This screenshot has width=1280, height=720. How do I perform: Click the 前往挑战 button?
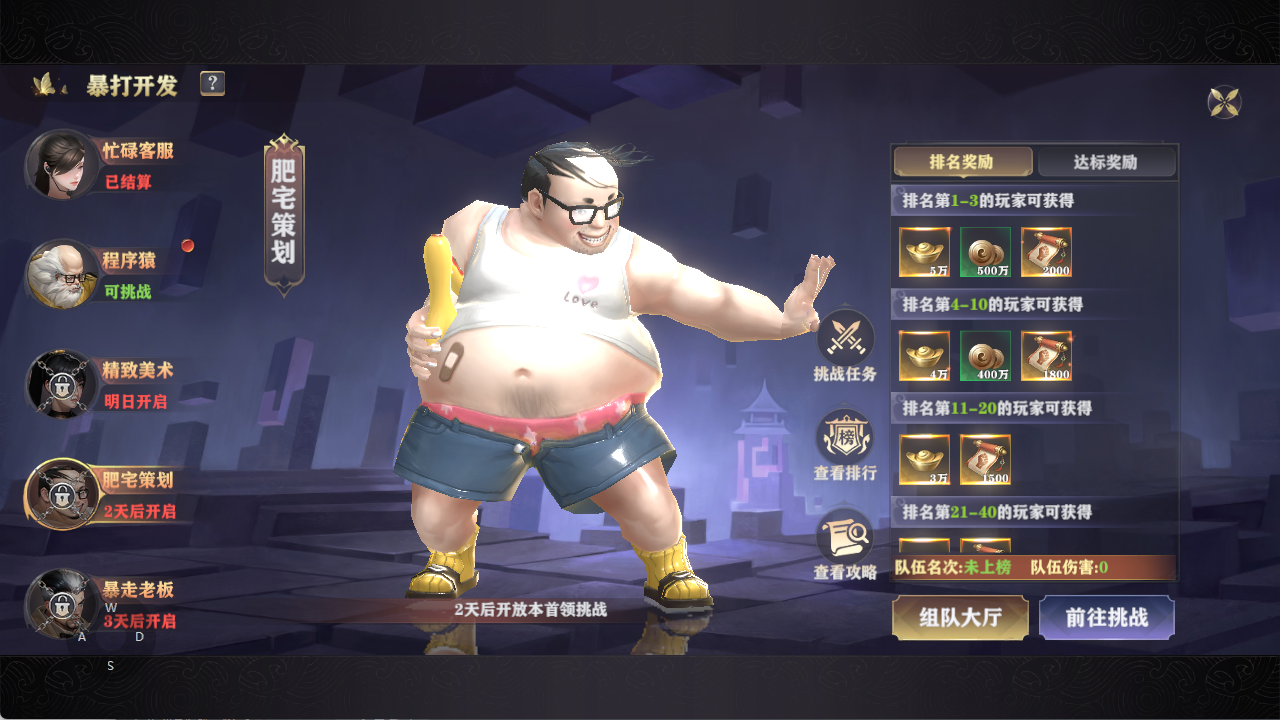pyautogui.click(x=1107, y=618)
